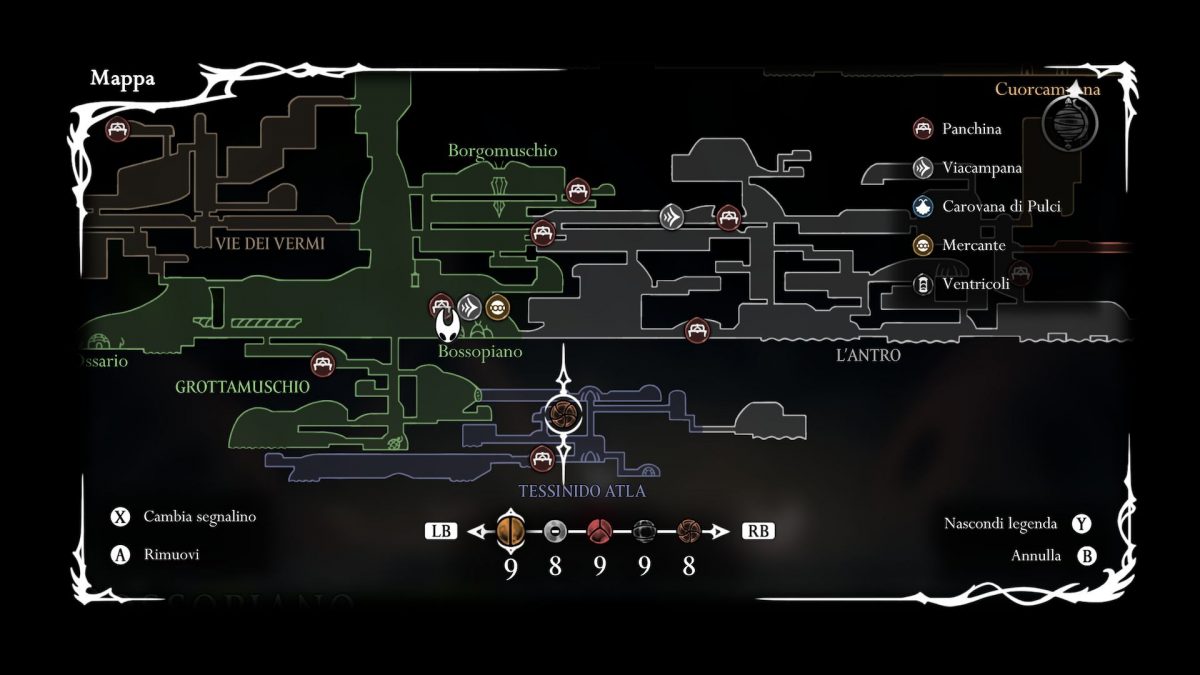Image resolution: width=1200 pixels, height=675 pixels.
Task: Select the bench marker in Tessinido Atla
Action: click(542, 459)
